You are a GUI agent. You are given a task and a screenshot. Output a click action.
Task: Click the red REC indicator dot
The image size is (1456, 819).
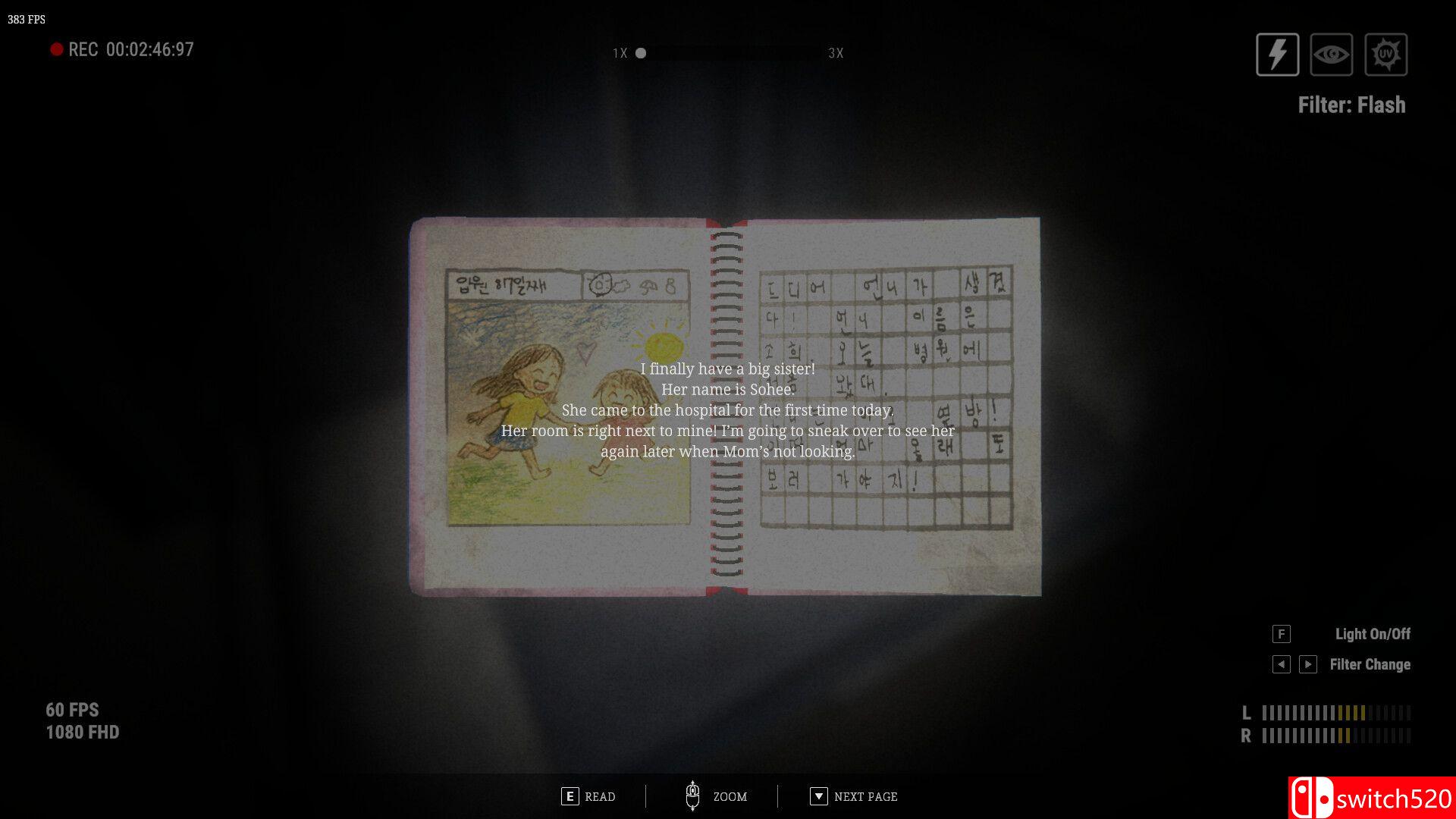tap(56, 49)
